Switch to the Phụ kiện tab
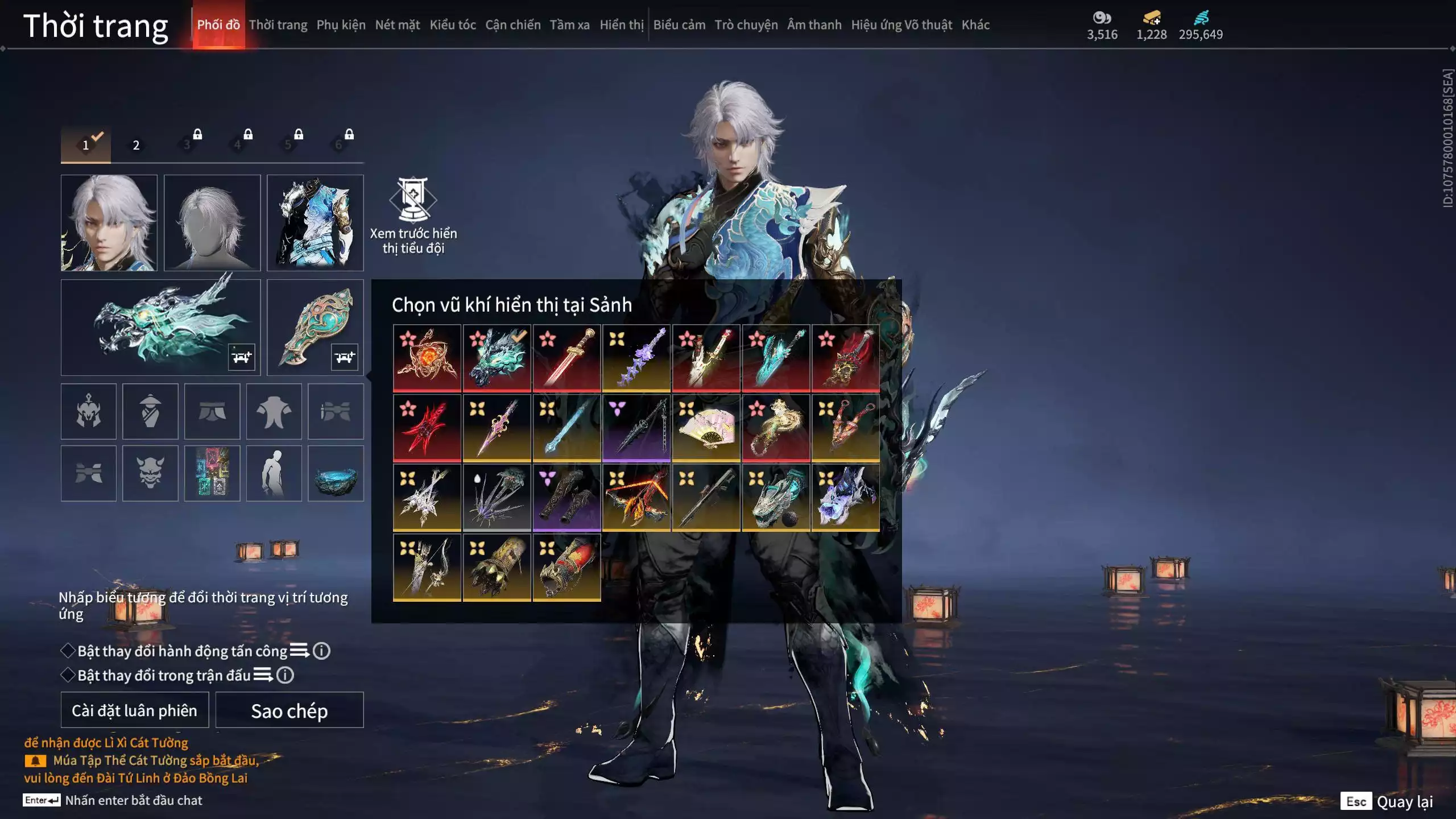The height and width of the screenshot is (819, 1456). (341, 25)
